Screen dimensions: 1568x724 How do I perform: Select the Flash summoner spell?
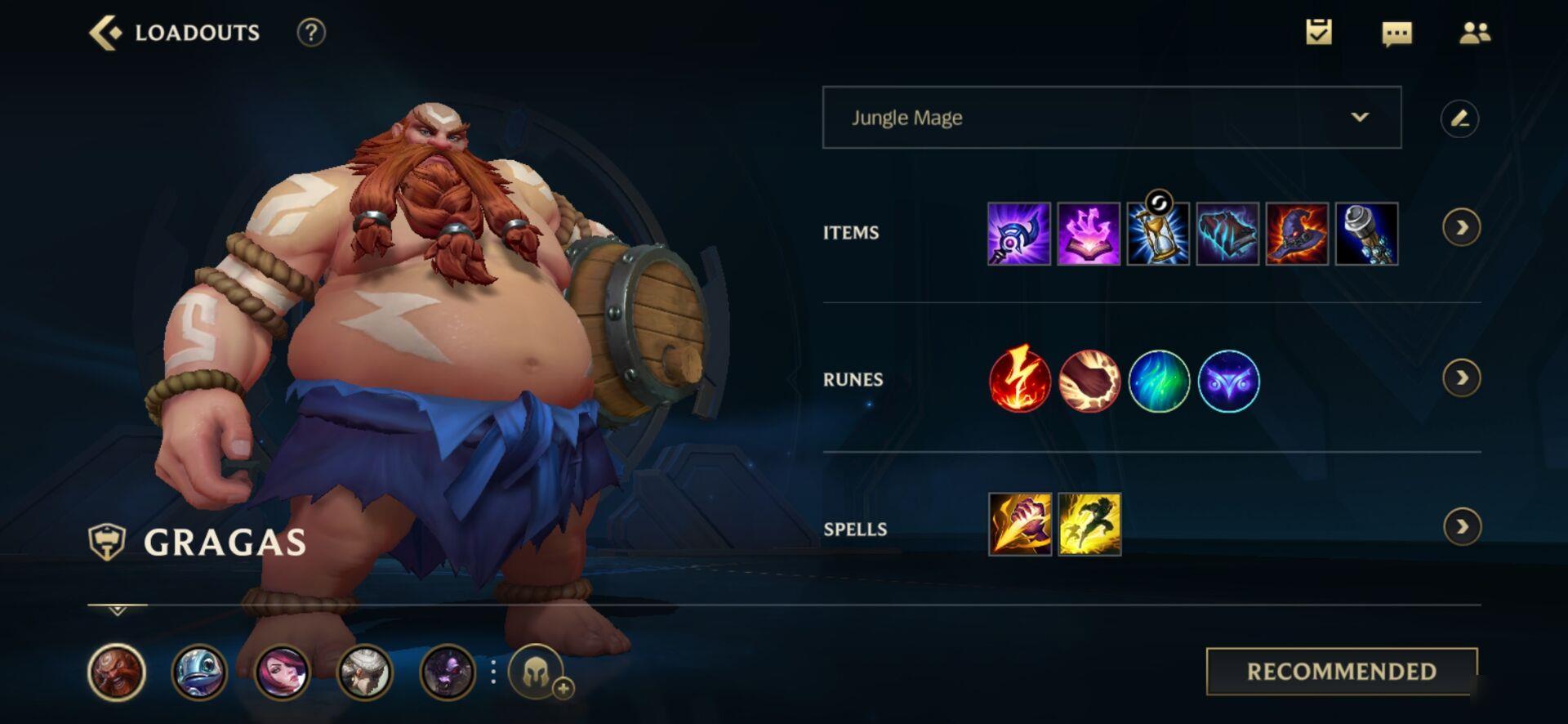click(1089, 525)
